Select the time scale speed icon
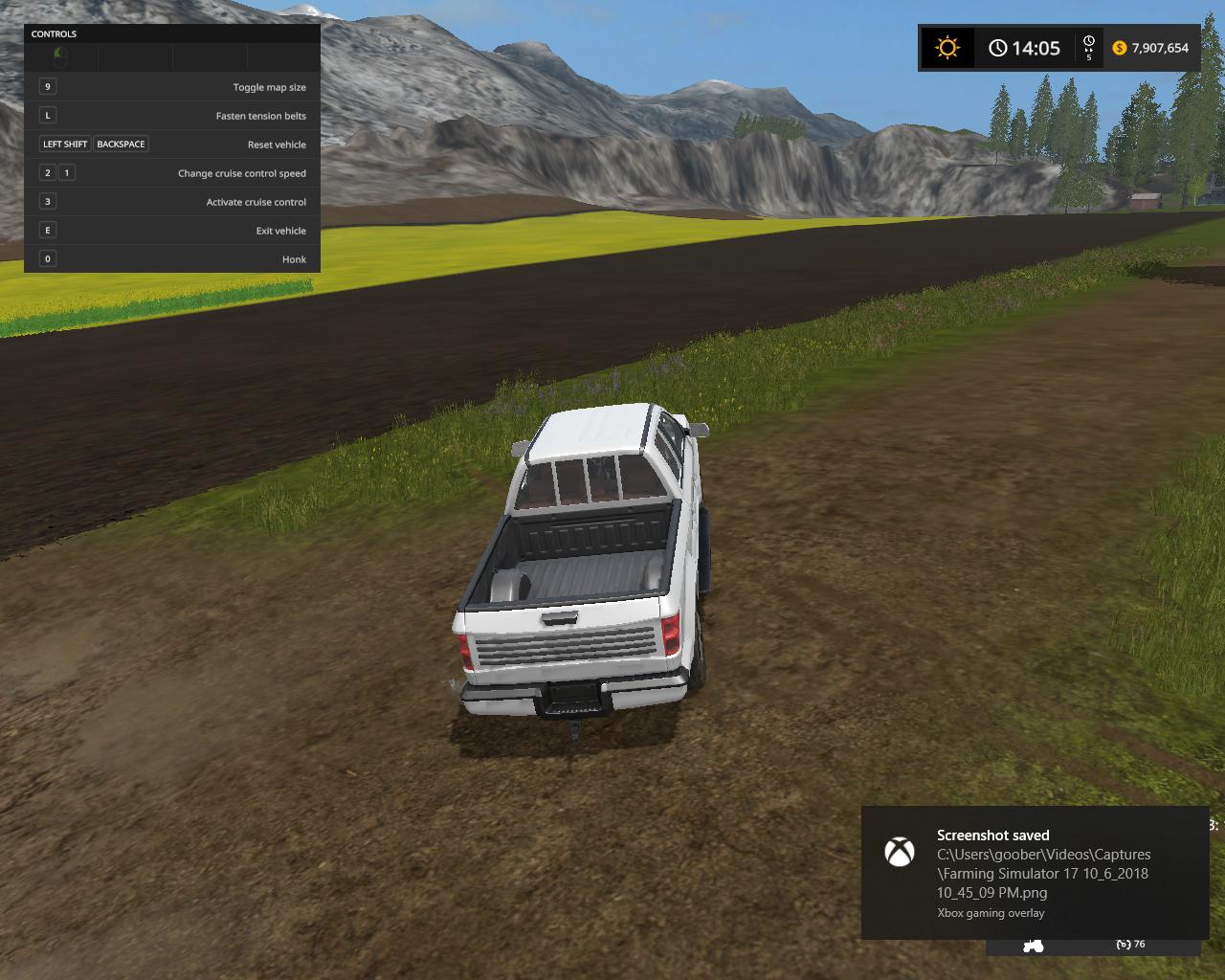Screen dimensions: 1225x980 click(1089, 48)
